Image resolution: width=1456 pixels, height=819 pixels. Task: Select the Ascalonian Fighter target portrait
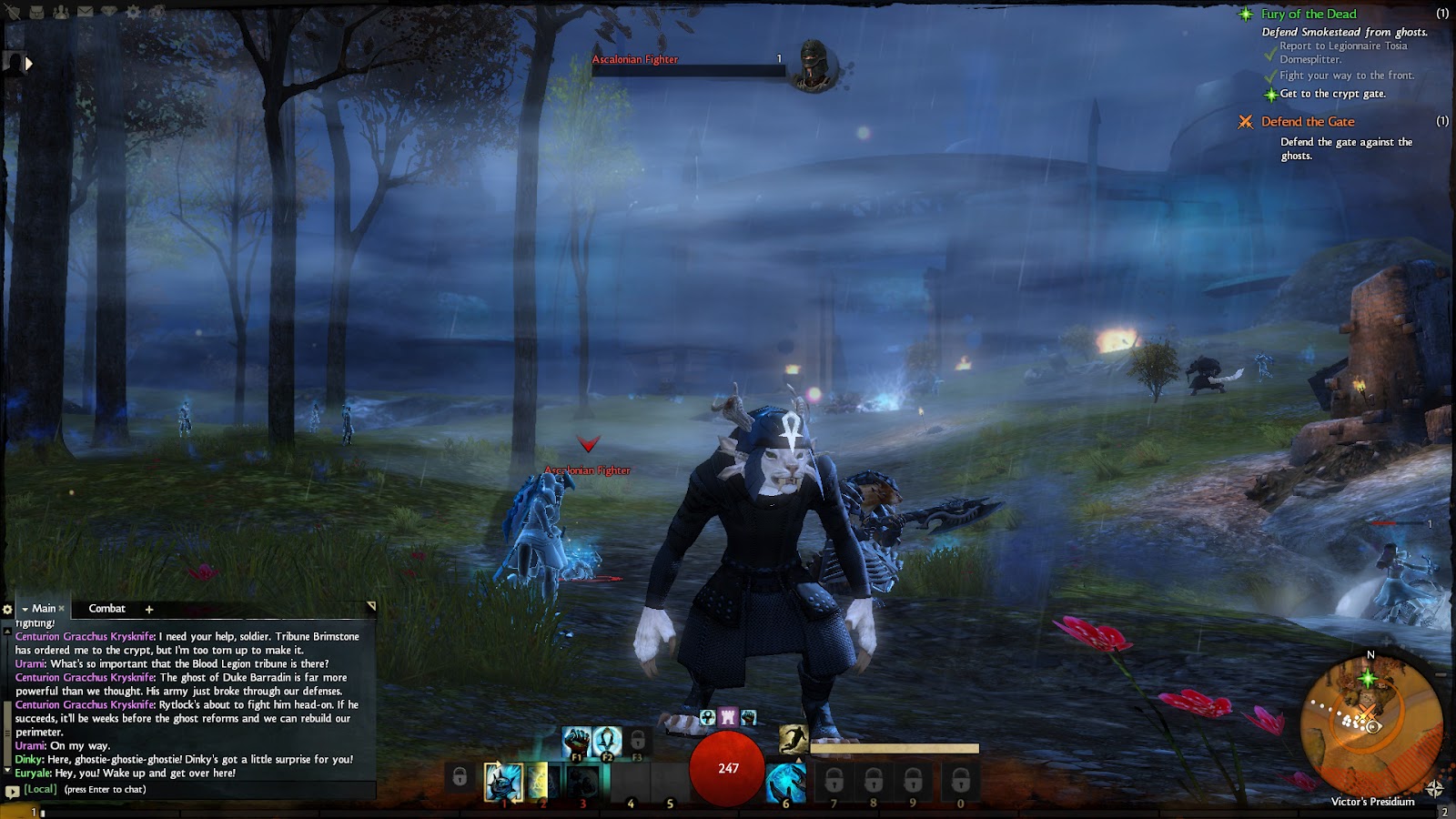pos(813,66)
